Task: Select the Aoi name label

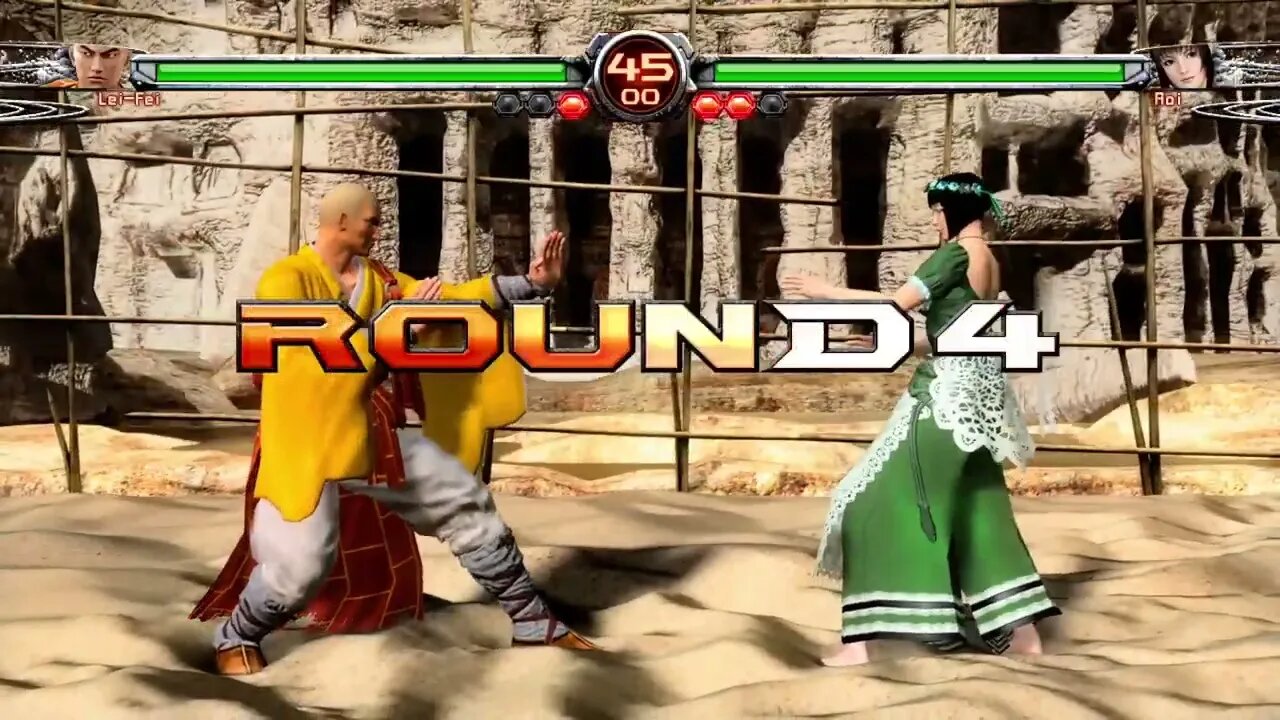Action: 1168,100
